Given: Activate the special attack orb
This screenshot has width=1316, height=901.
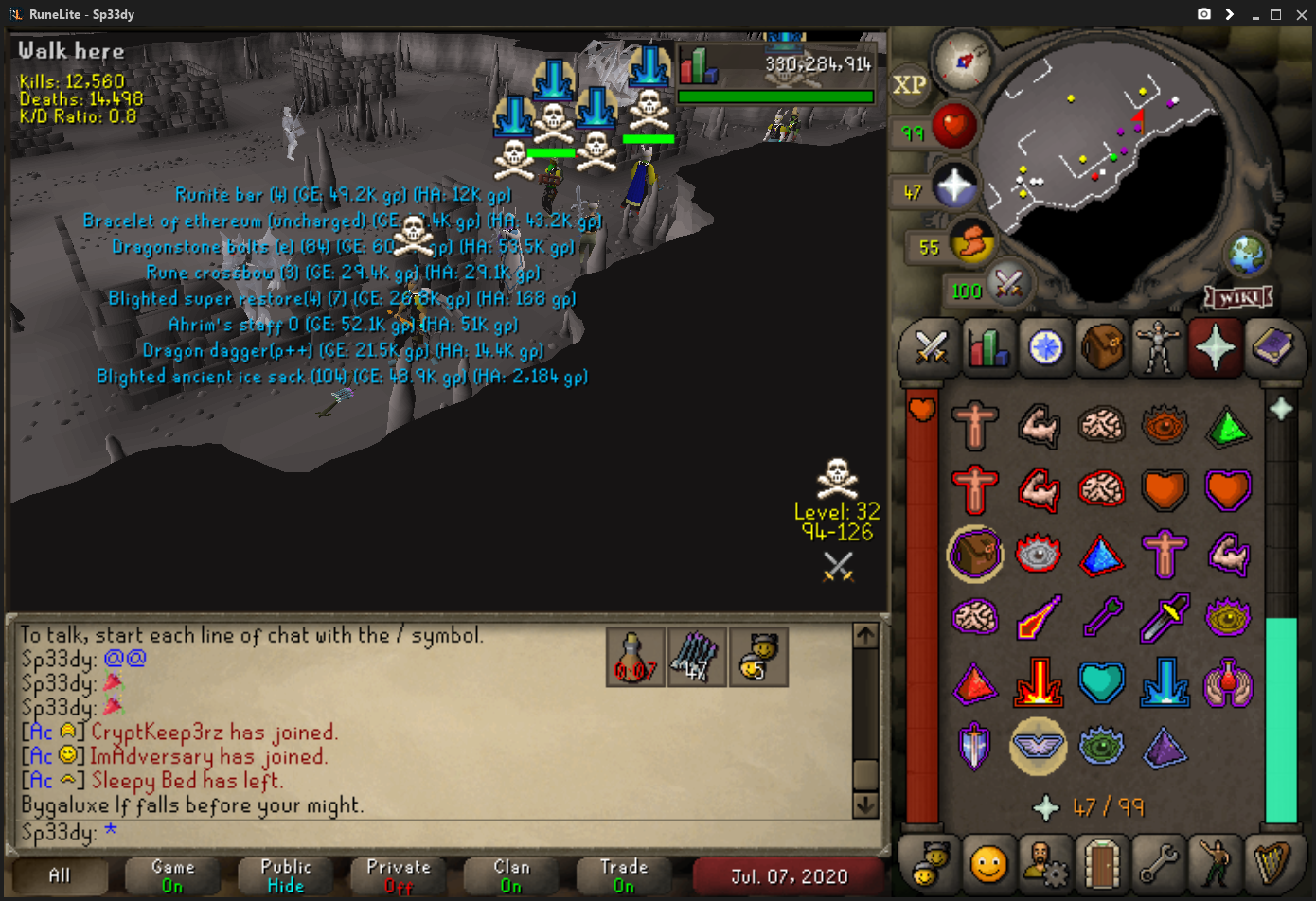Looking at the screenshot, I should coord(1007,283).
